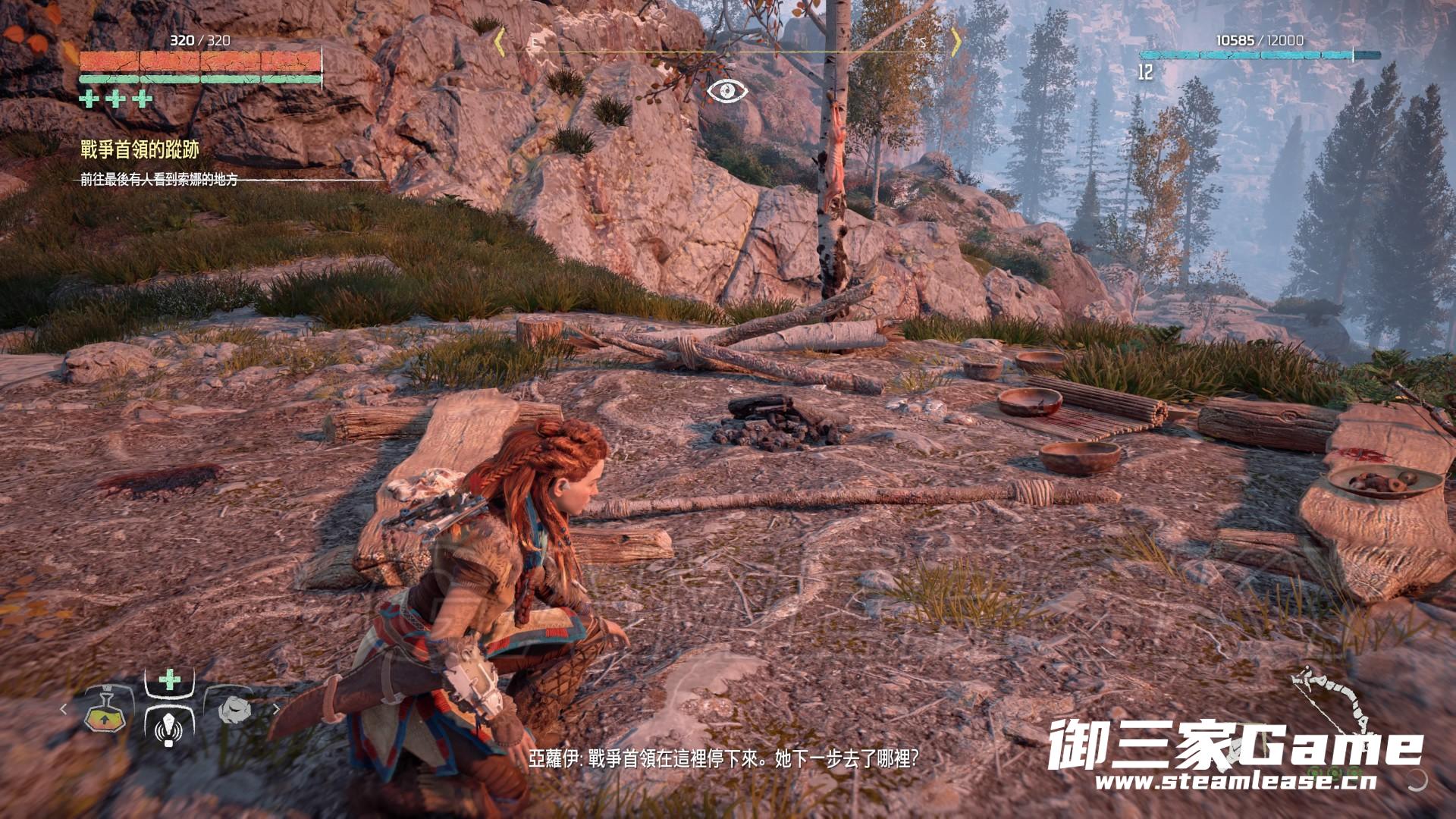Click the left arrow of the tool selector
Screen dimensions: 1456x819
pyautogui.click(x=64, y=709)
